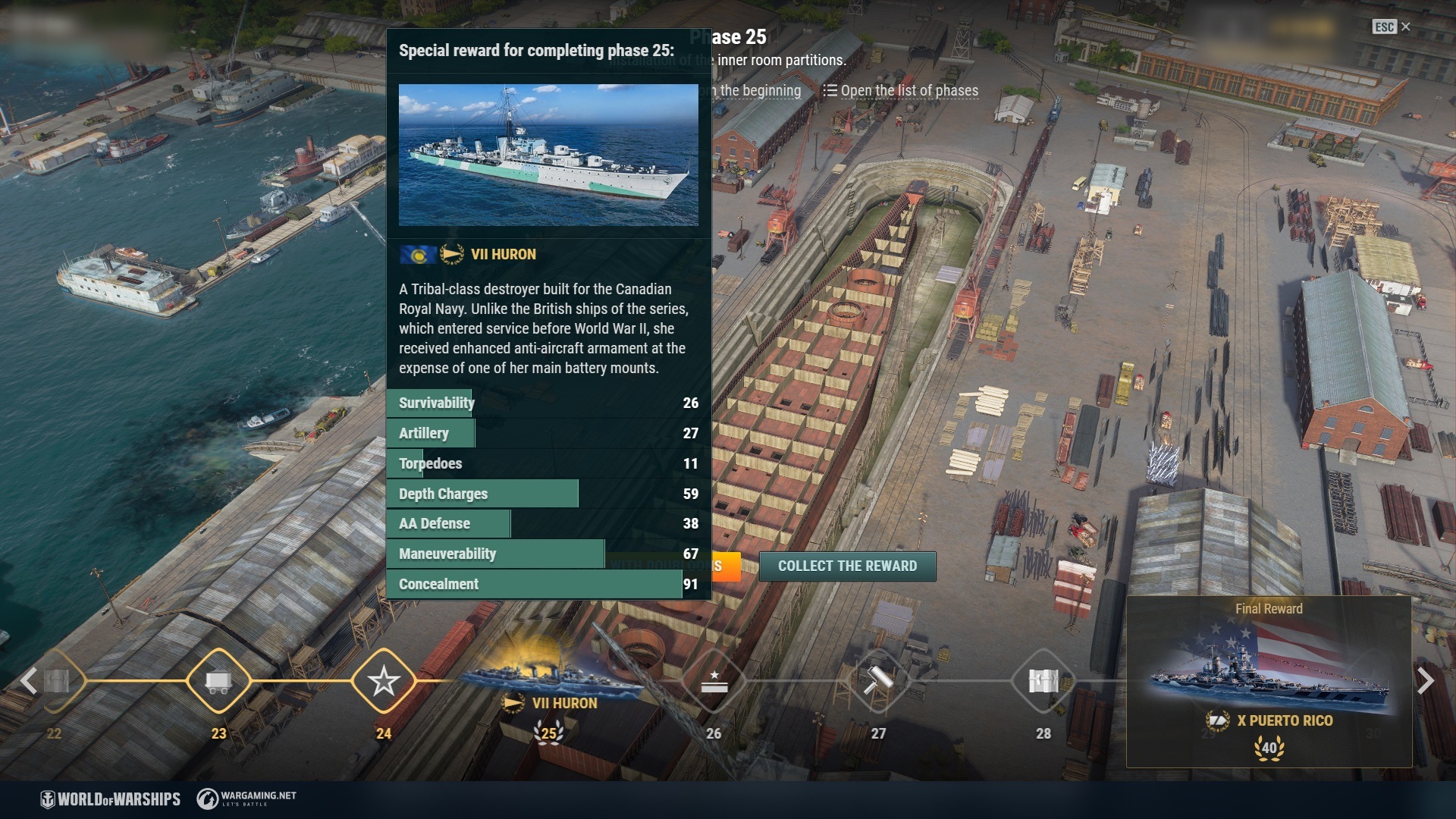
Task: Go to the previous phases with the left arrow
Action: point(29,681)
